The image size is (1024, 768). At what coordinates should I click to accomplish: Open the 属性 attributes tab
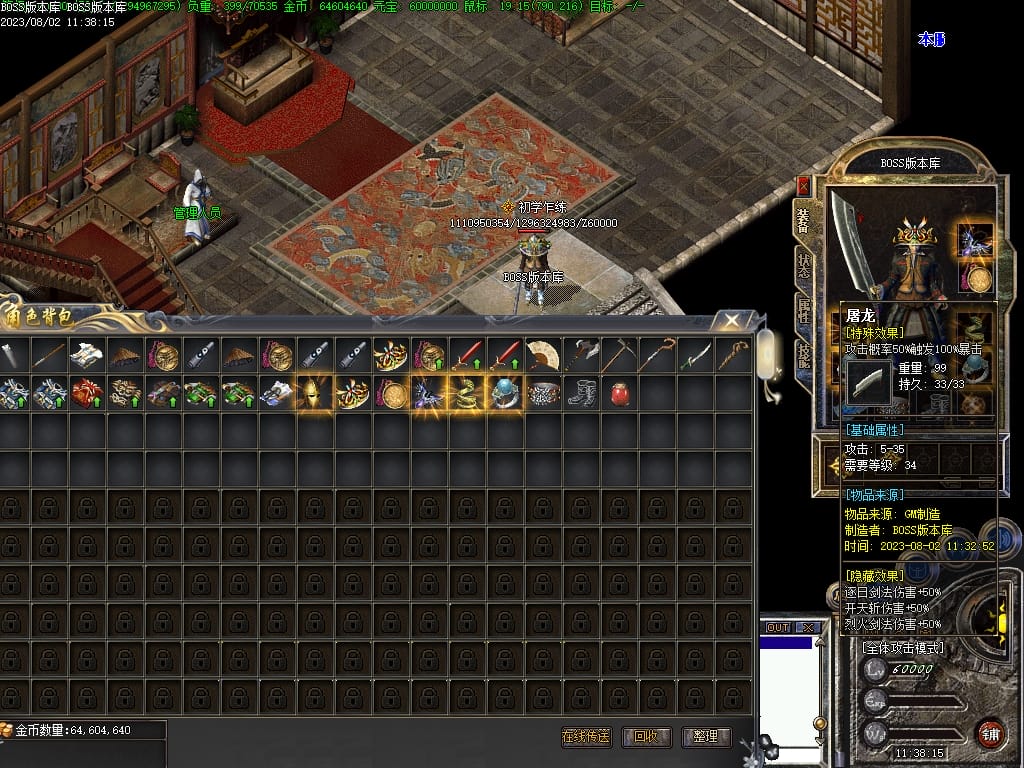[x=803, y=310]
